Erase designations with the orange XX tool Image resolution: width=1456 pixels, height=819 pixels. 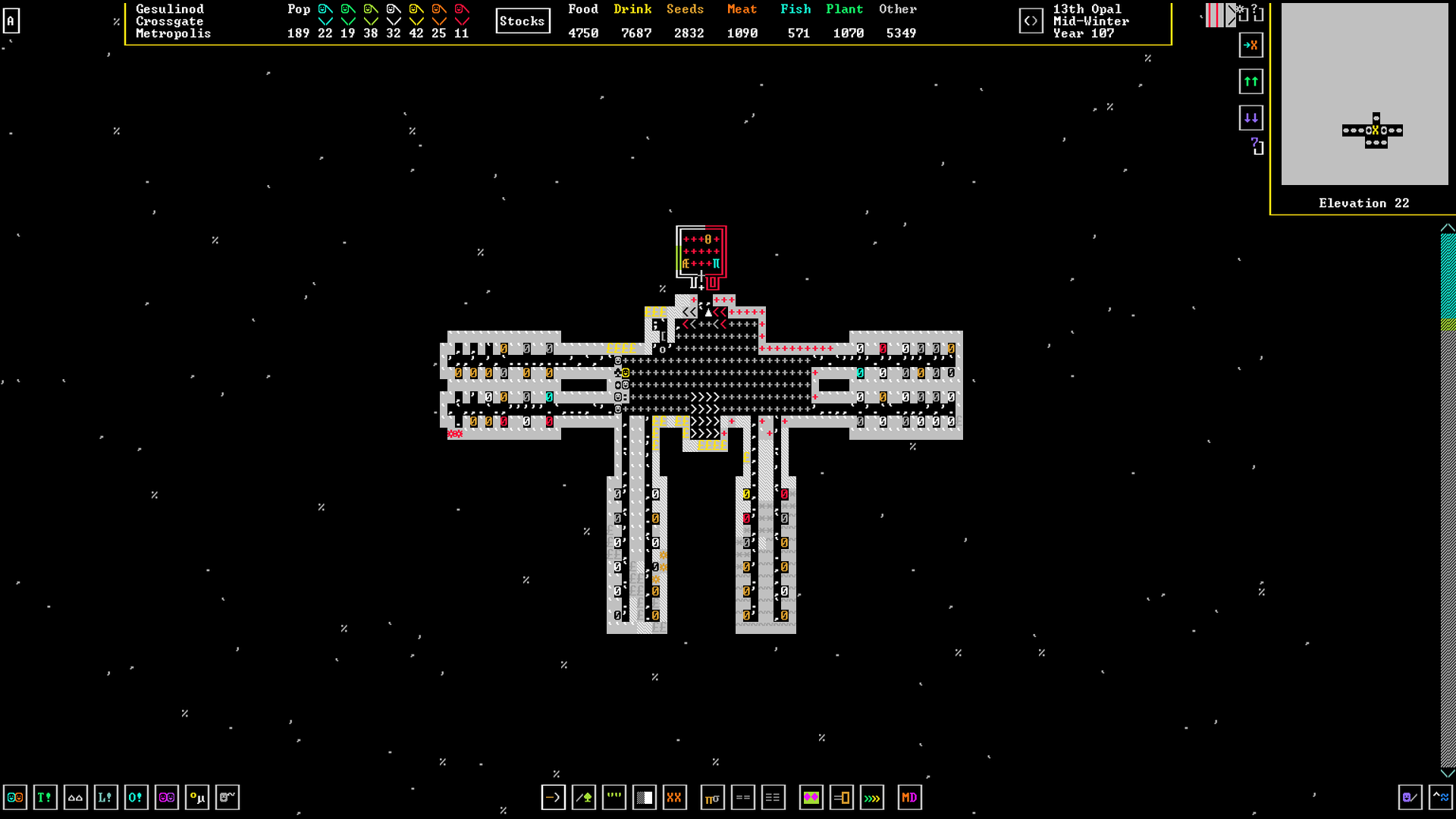674,797
